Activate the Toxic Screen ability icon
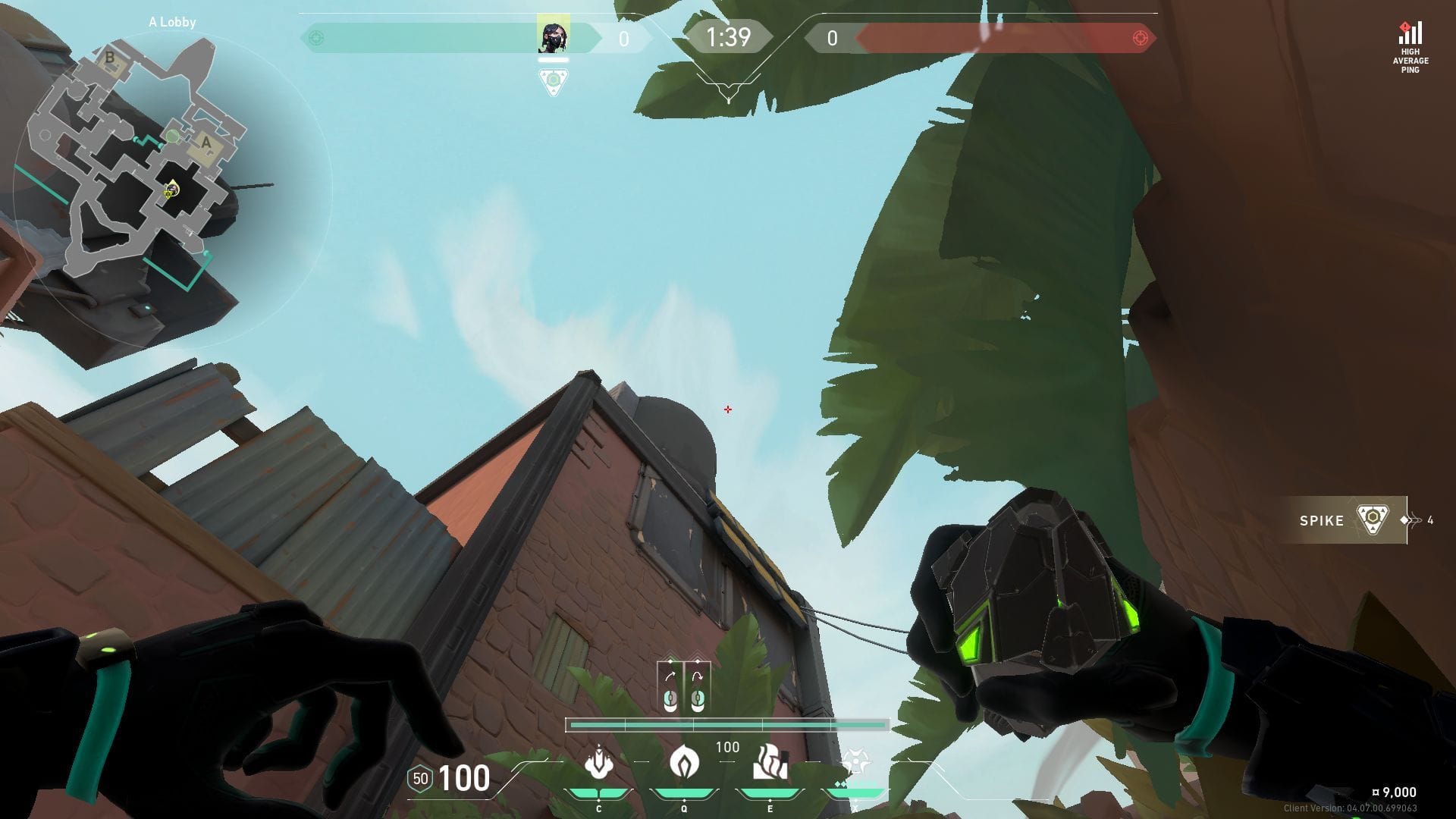This screenshot has height=819, width=1456. pyautogui.click(x=769, y=763)
